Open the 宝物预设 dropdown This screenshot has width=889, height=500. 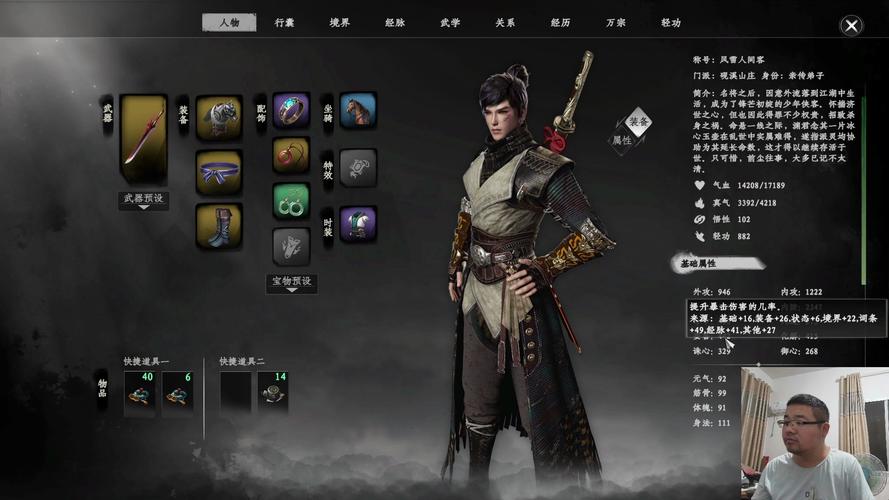[x=291, y=283]
